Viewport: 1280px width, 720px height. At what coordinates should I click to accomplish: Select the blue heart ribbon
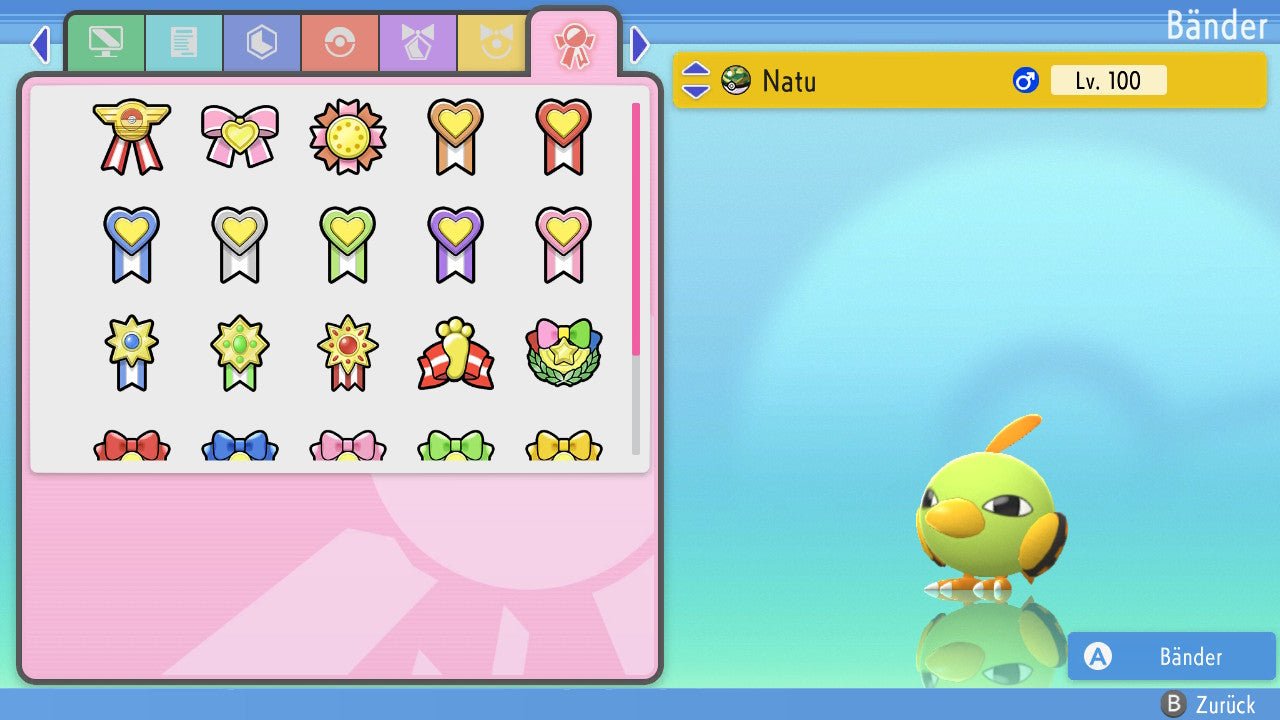coord(132,244)
